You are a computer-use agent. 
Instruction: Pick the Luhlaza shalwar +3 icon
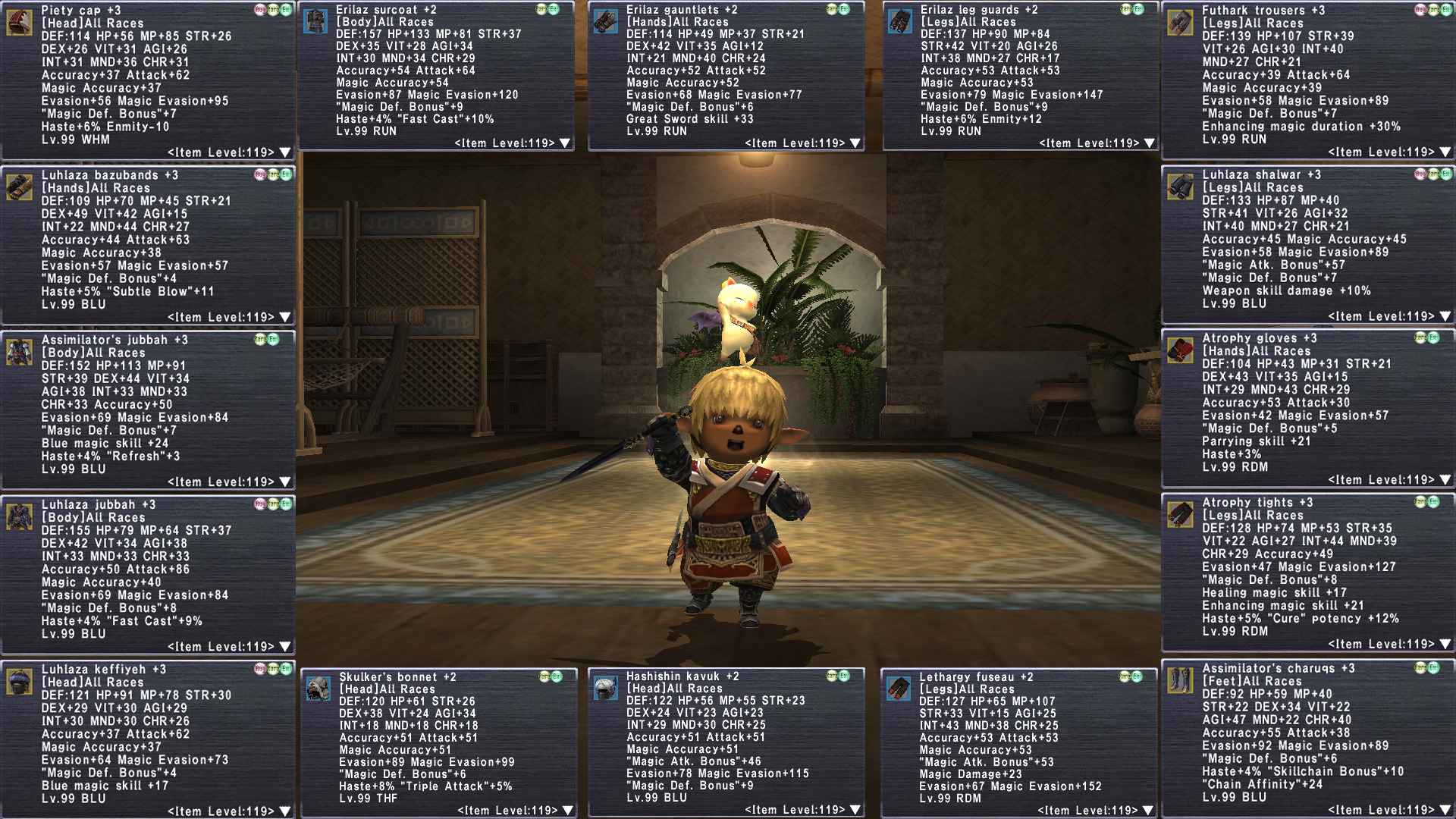point(1180,187)
